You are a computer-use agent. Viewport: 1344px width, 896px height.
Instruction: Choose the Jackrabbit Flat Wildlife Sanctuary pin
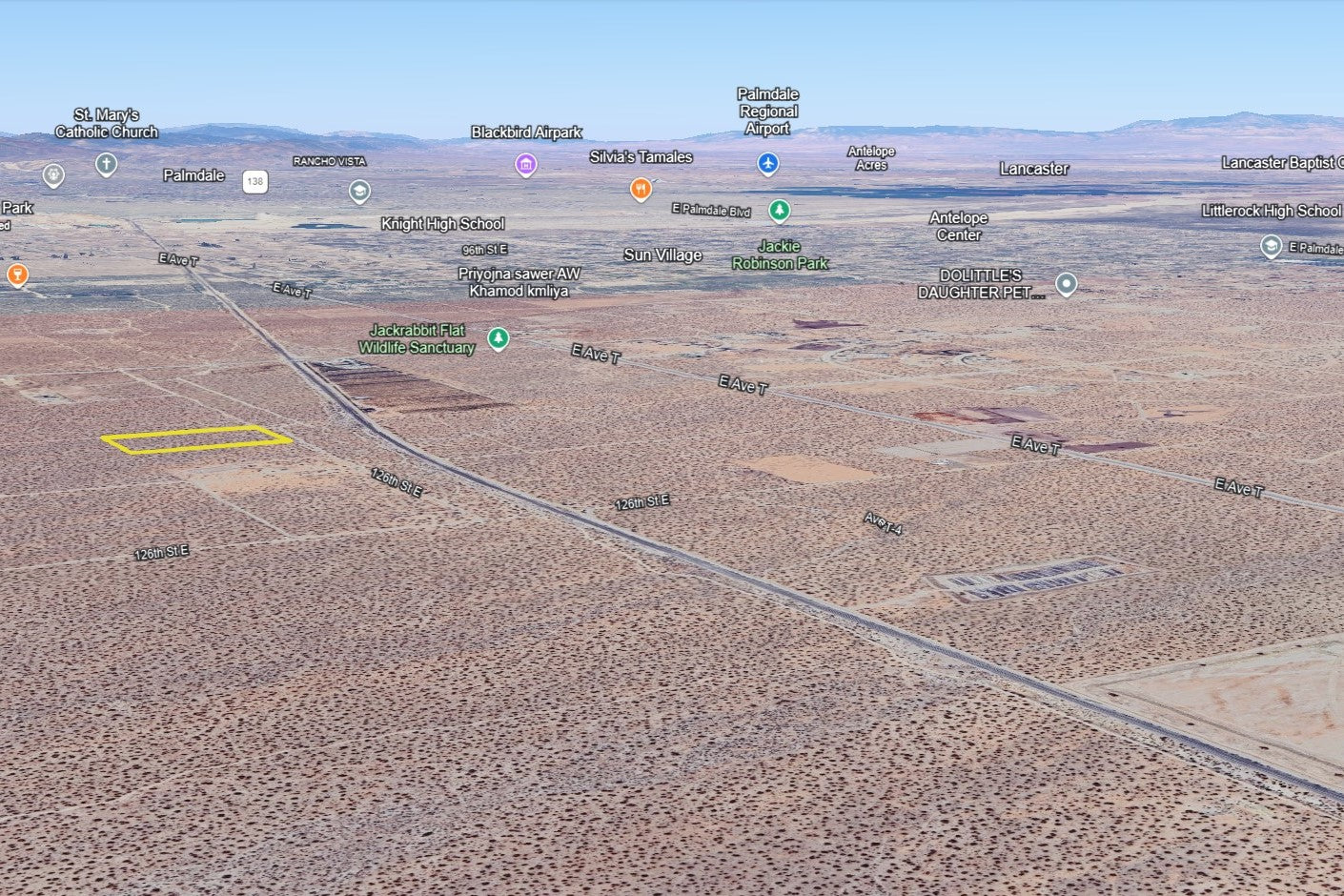498,337
